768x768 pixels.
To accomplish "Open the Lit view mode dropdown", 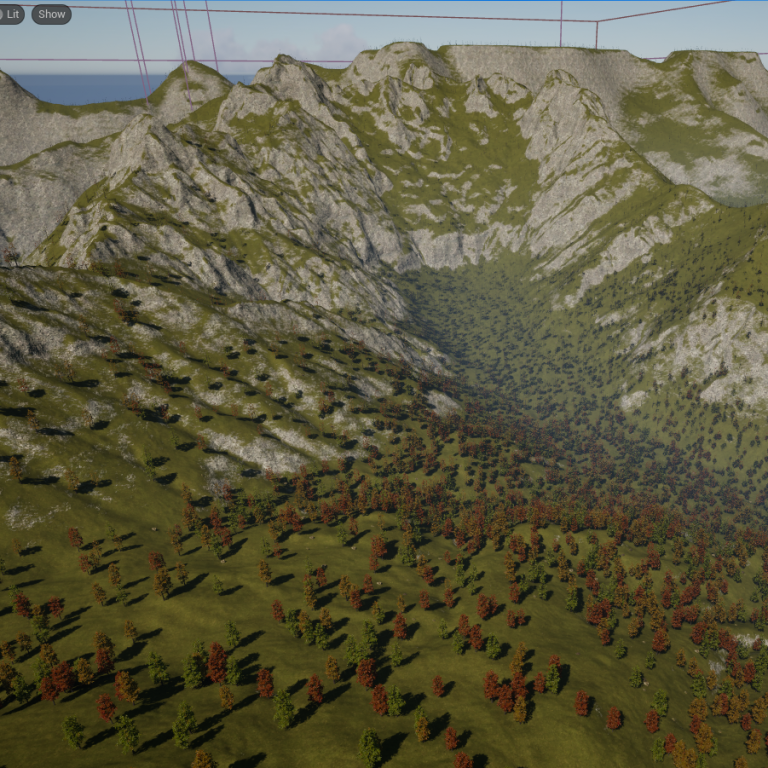I will (x=10, y=14).
